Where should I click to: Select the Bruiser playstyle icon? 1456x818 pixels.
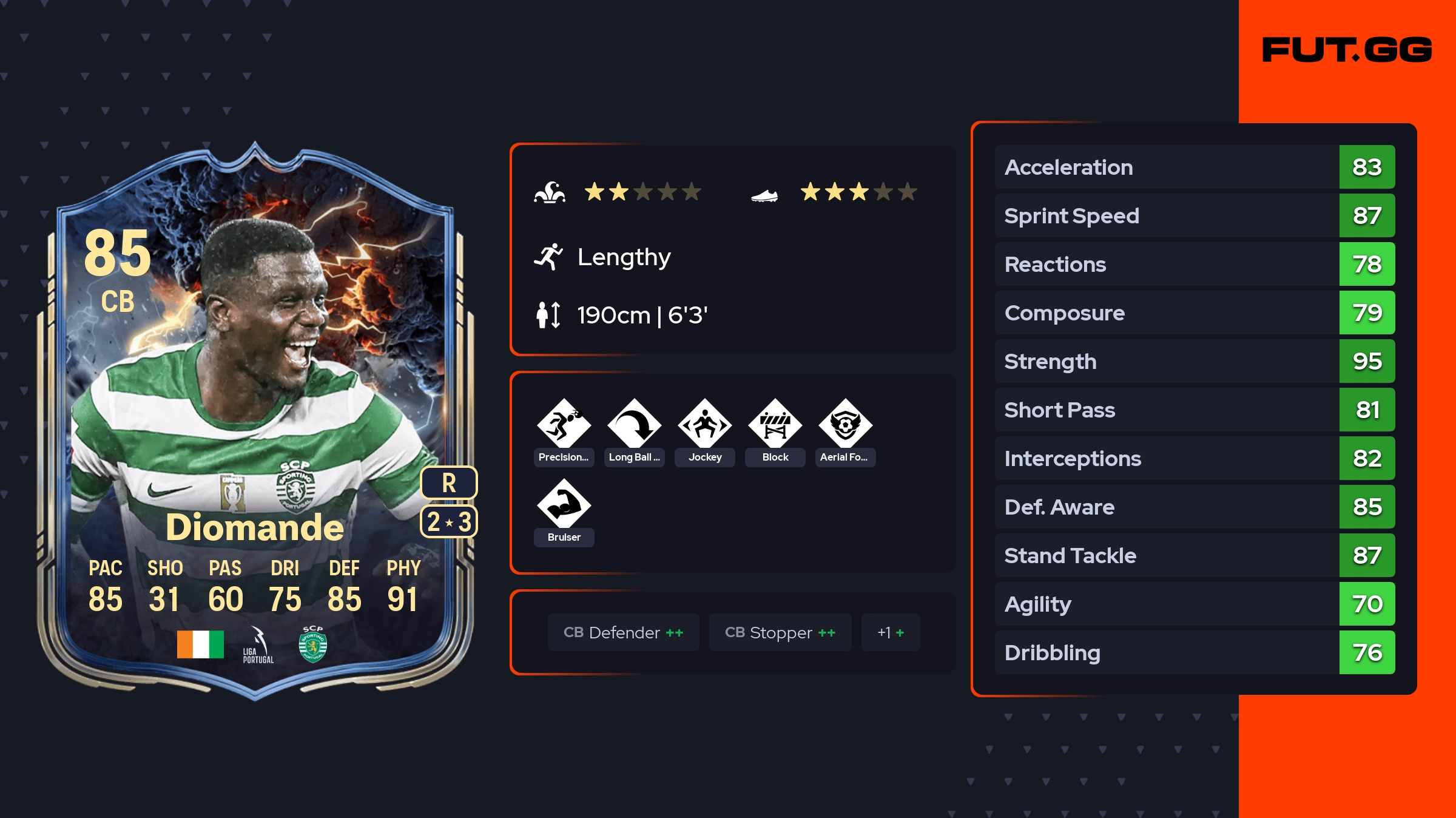coord(564,505)
